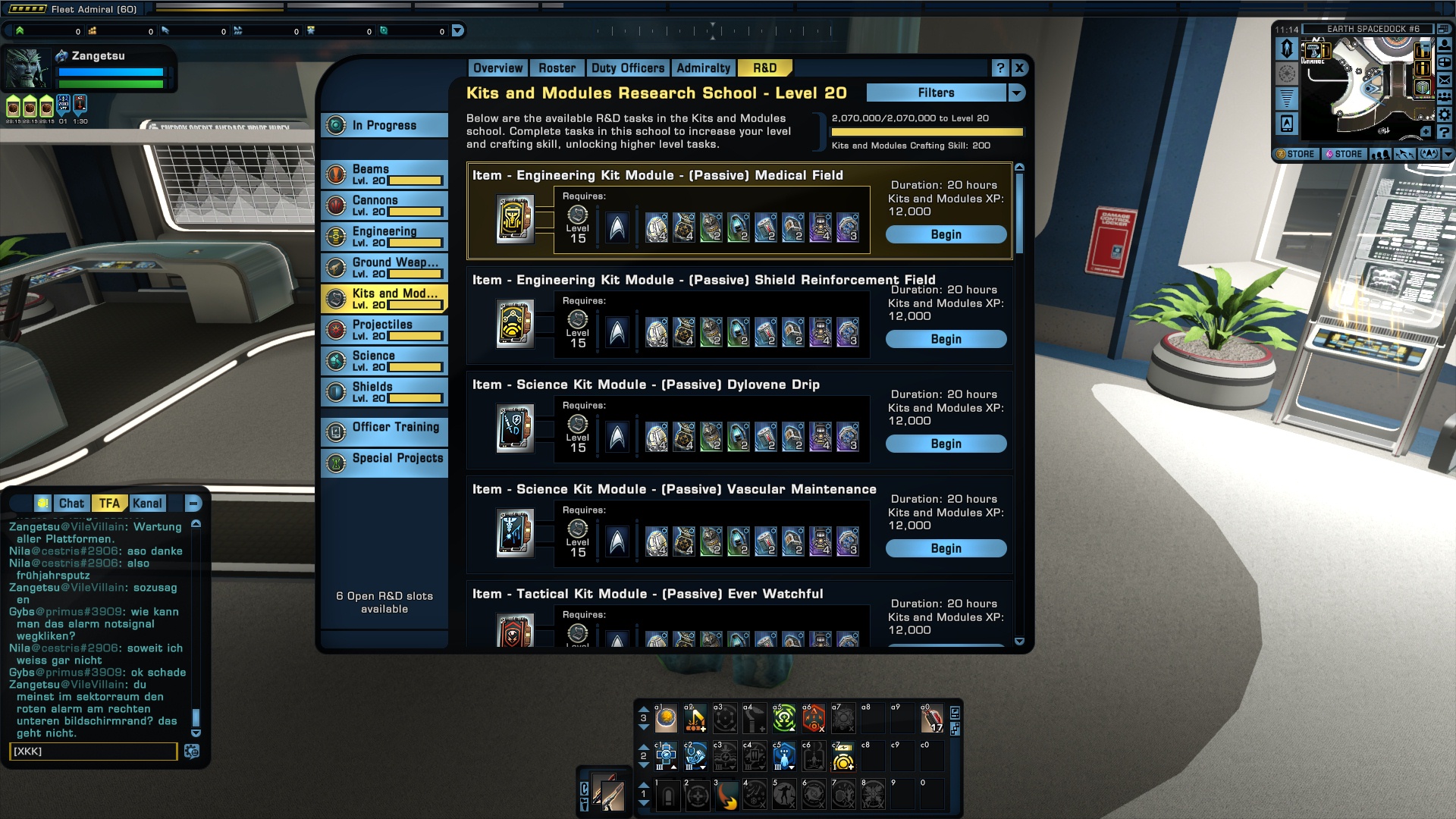This screenshot has height=819, width=1456.
Task: Click the chat message input field
Action: [93, 752]
